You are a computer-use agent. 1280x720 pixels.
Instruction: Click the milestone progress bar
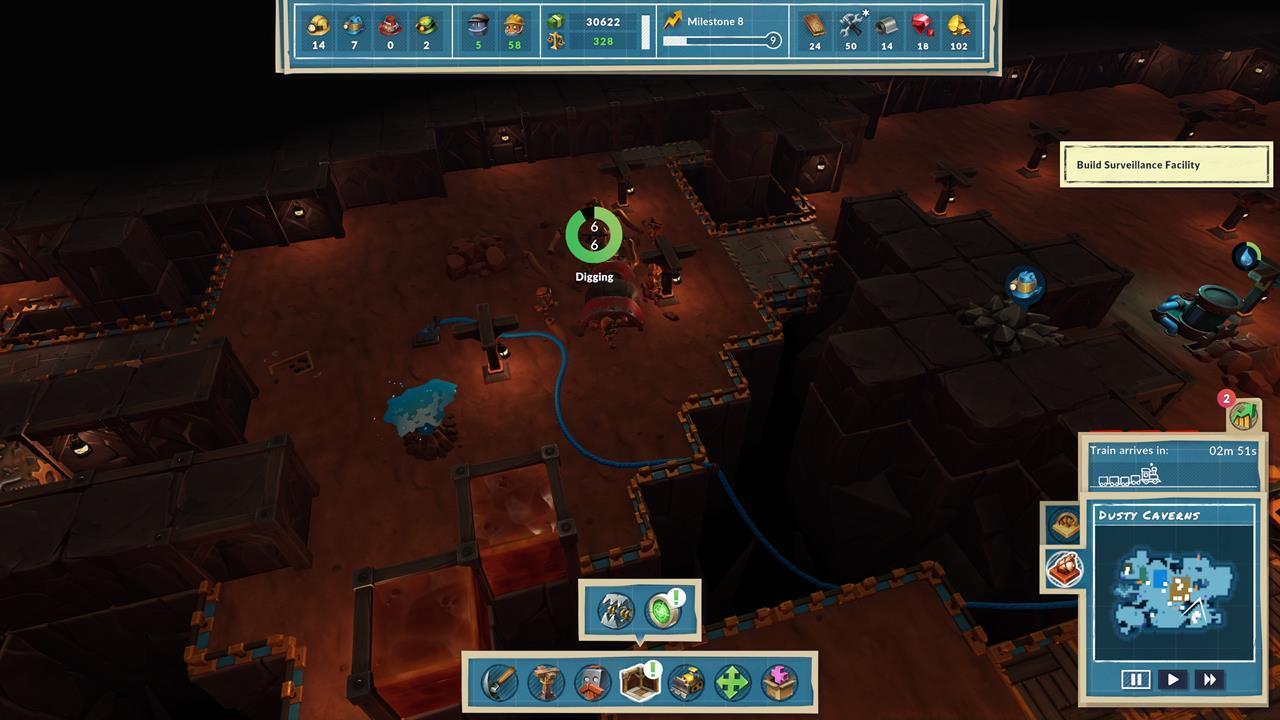point(718,41)
